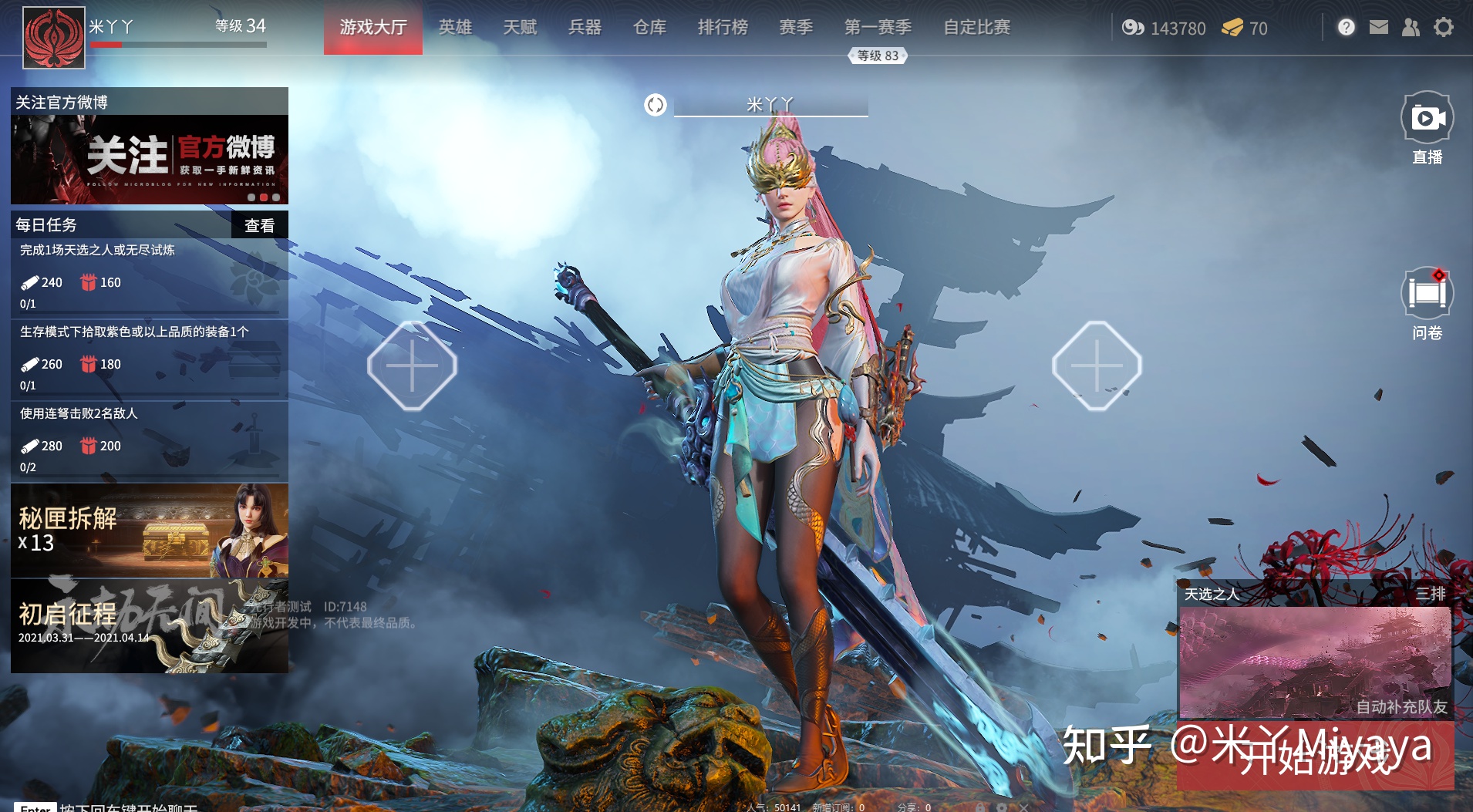Select the 赛季 tab
This screenshot has width=1473, height=812.
pos(796,28)
